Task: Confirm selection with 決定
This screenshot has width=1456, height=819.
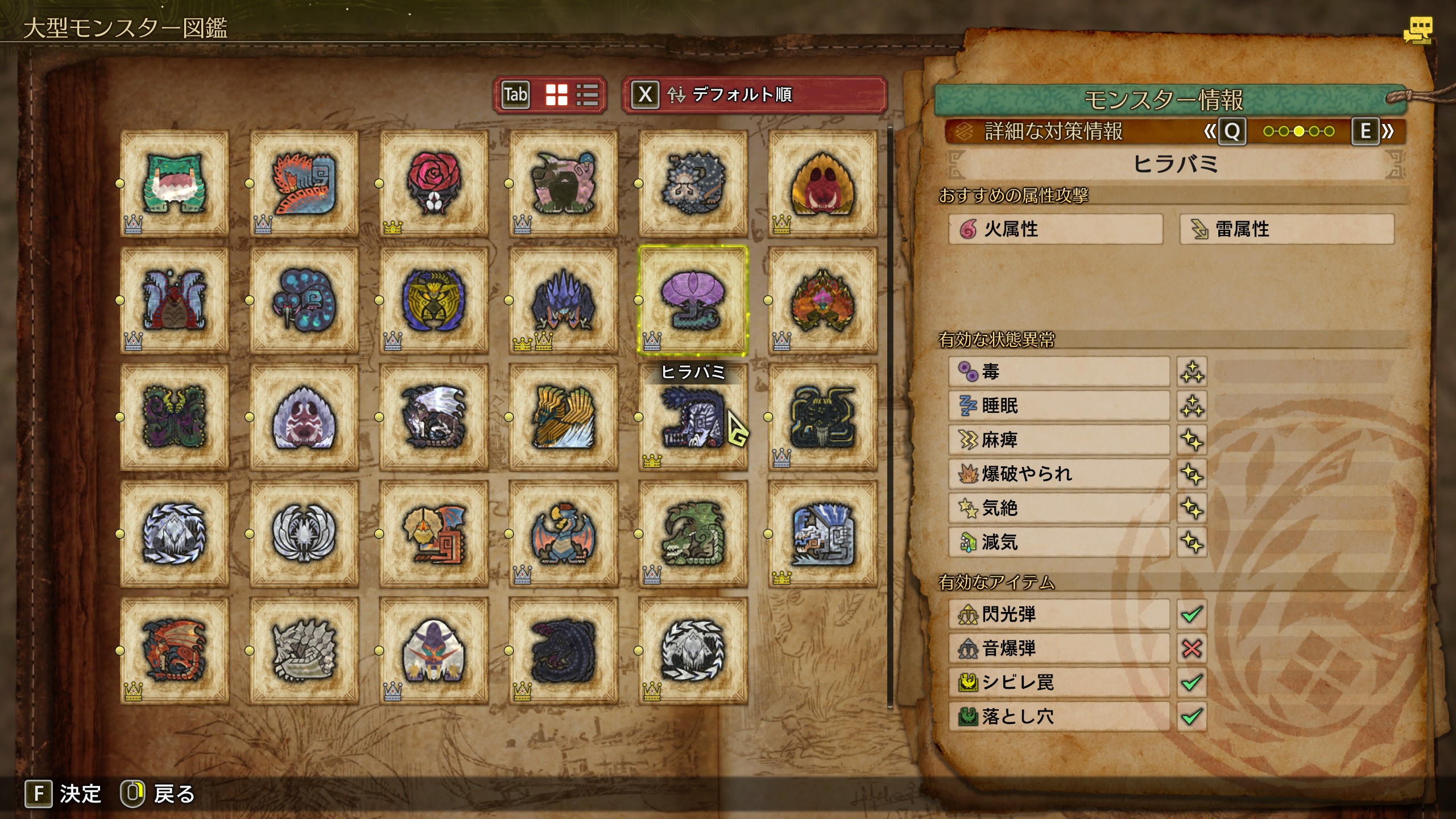Action: tap(63, 794)
